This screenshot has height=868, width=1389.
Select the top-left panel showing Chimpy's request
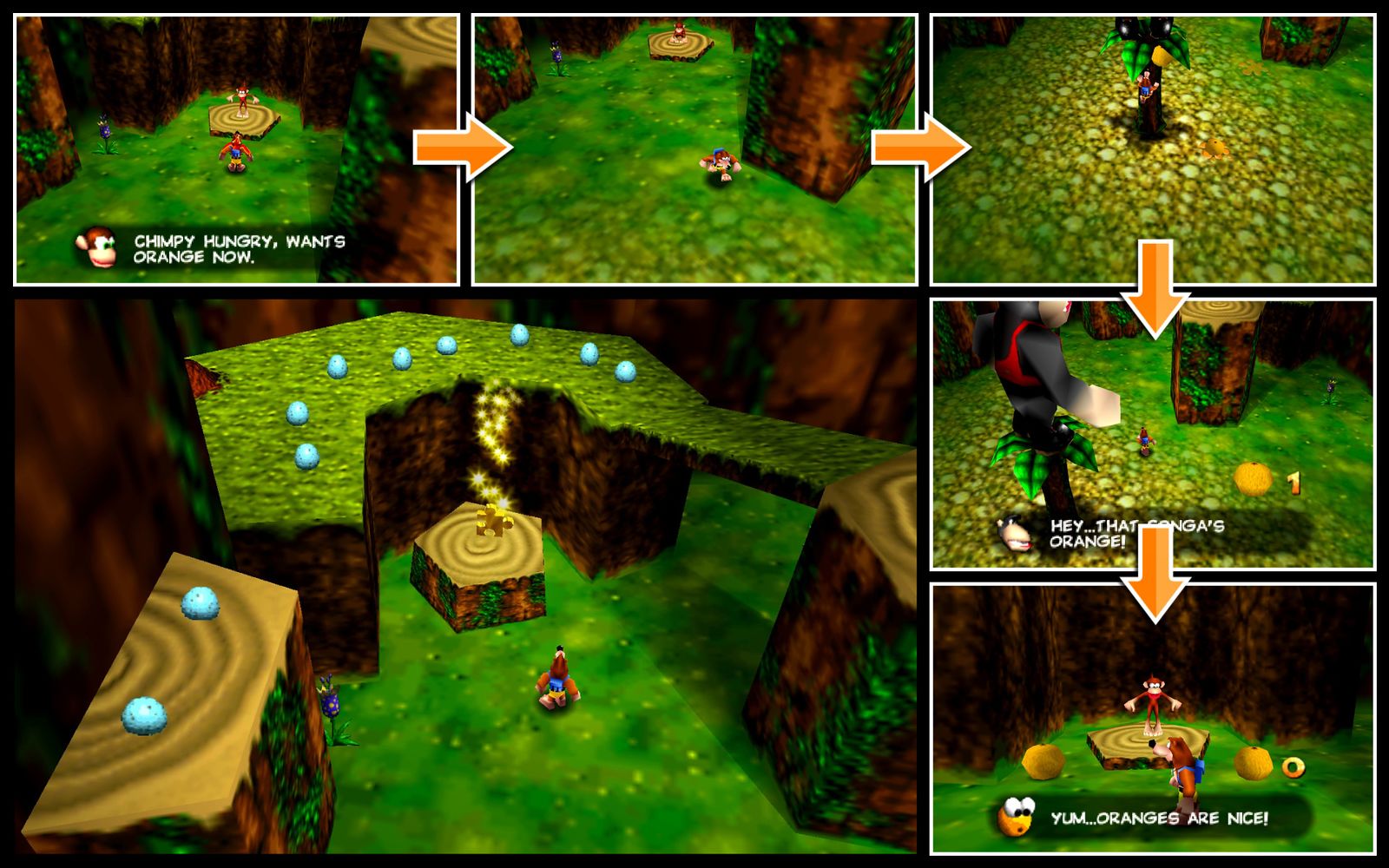[234, 148]
